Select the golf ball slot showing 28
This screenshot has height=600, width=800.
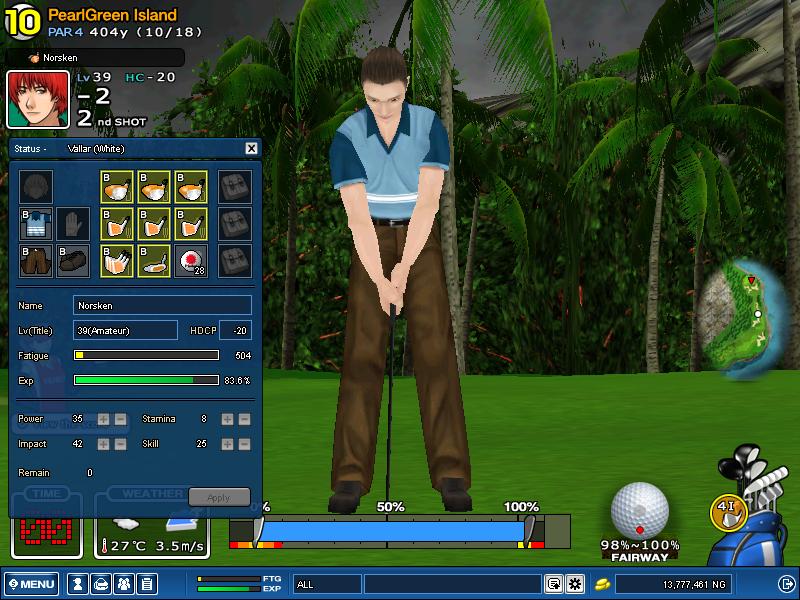tap(190, 260)
